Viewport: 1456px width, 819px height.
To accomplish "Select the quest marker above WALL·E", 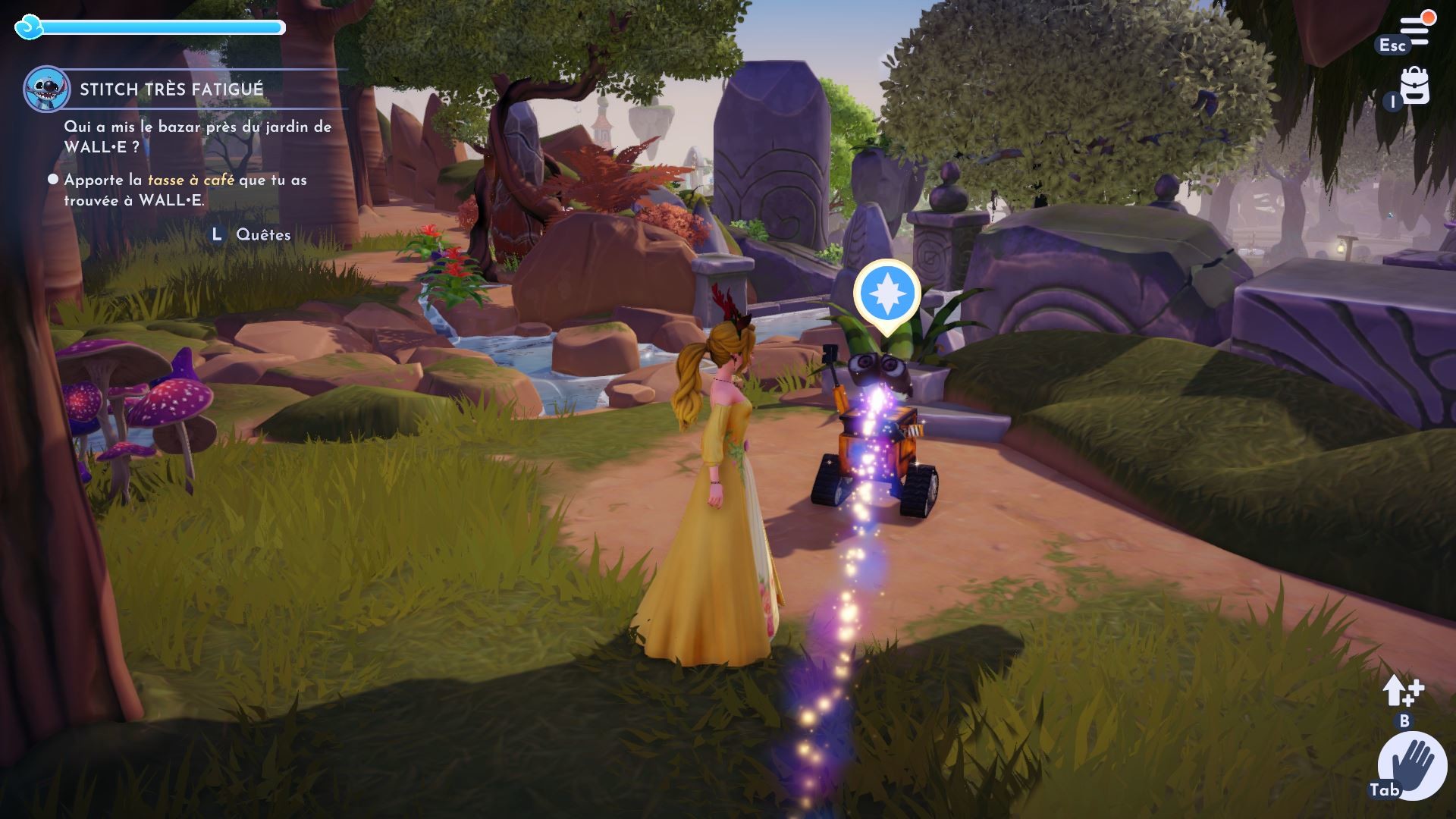I will click(886, 293).
